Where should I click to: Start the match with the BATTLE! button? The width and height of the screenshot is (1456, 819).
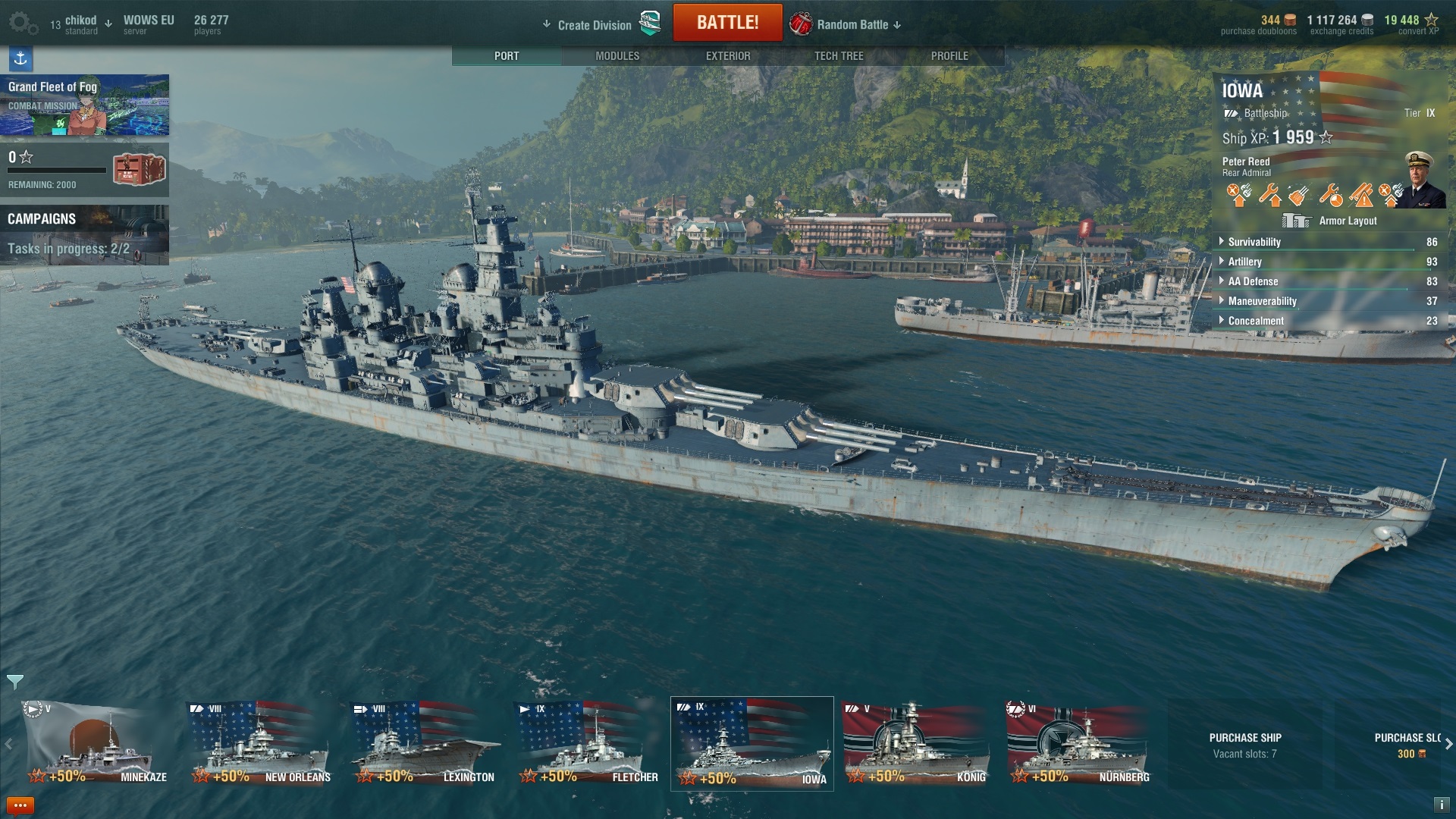pyautogui.click(x=727, y=23)
